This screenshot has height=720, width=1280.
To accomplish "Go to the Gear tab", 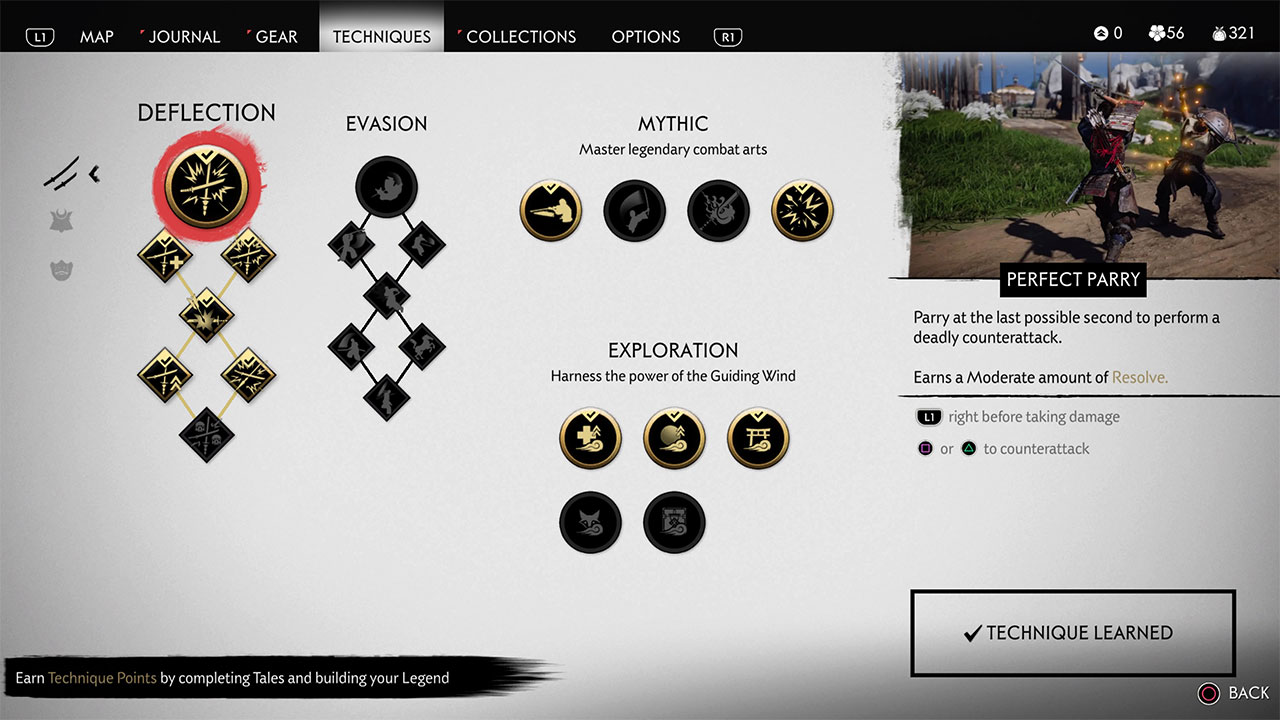I will coord(276,36).
